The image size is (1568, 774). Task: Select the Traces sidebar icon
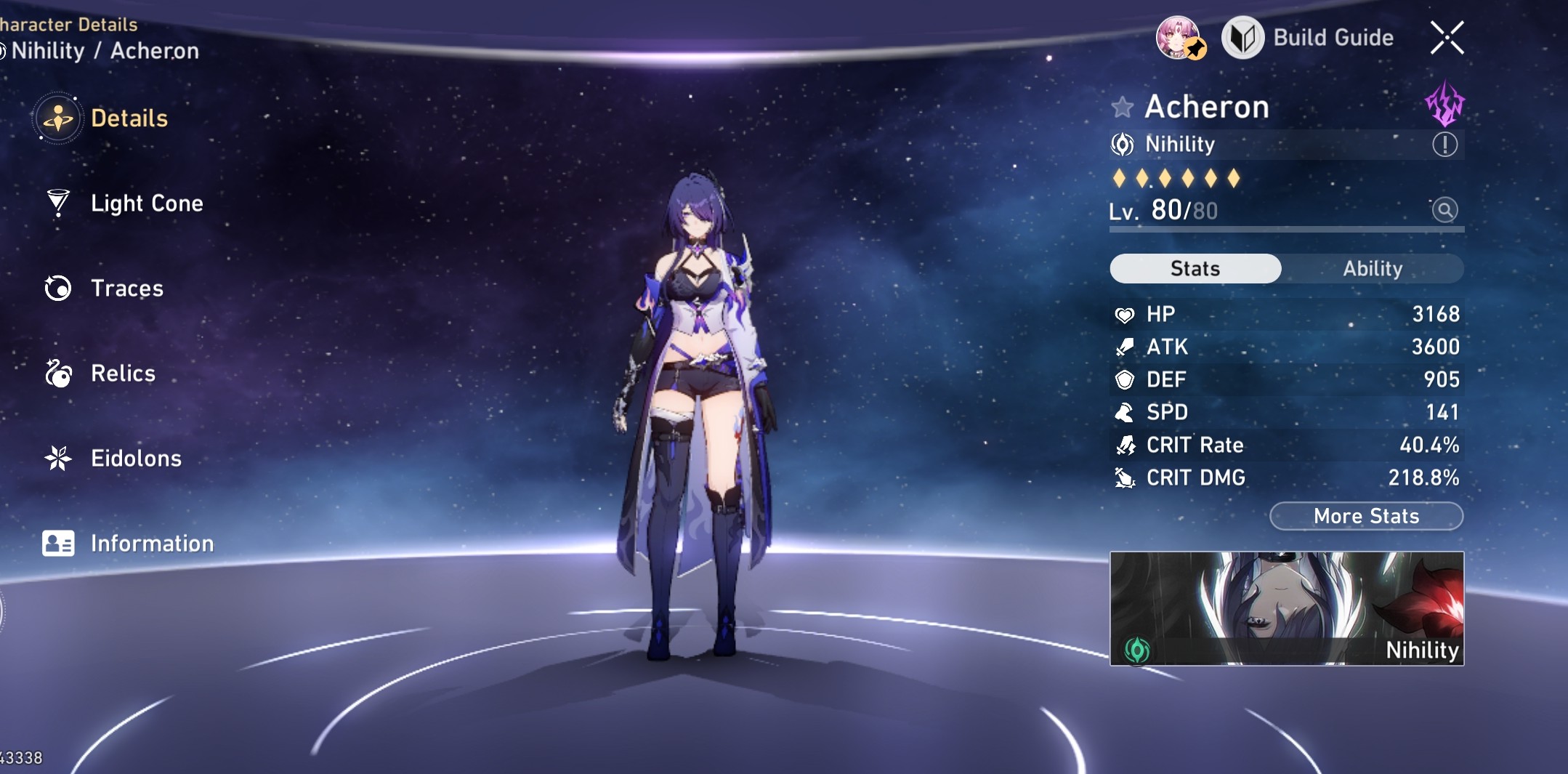click(x=58, y=288)
